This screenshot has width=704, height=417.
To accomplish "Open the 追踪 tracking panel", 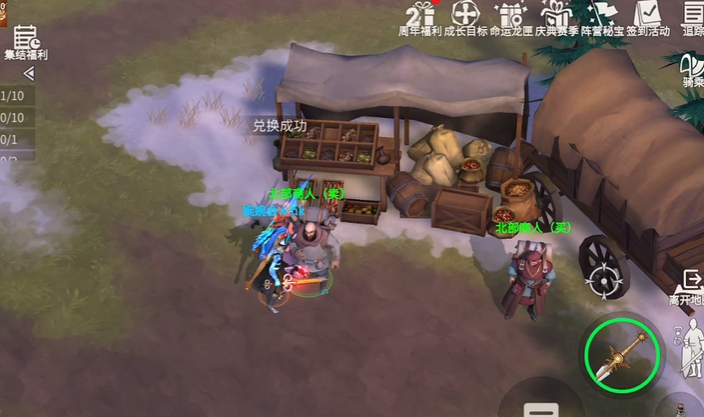I will point(692,16).
